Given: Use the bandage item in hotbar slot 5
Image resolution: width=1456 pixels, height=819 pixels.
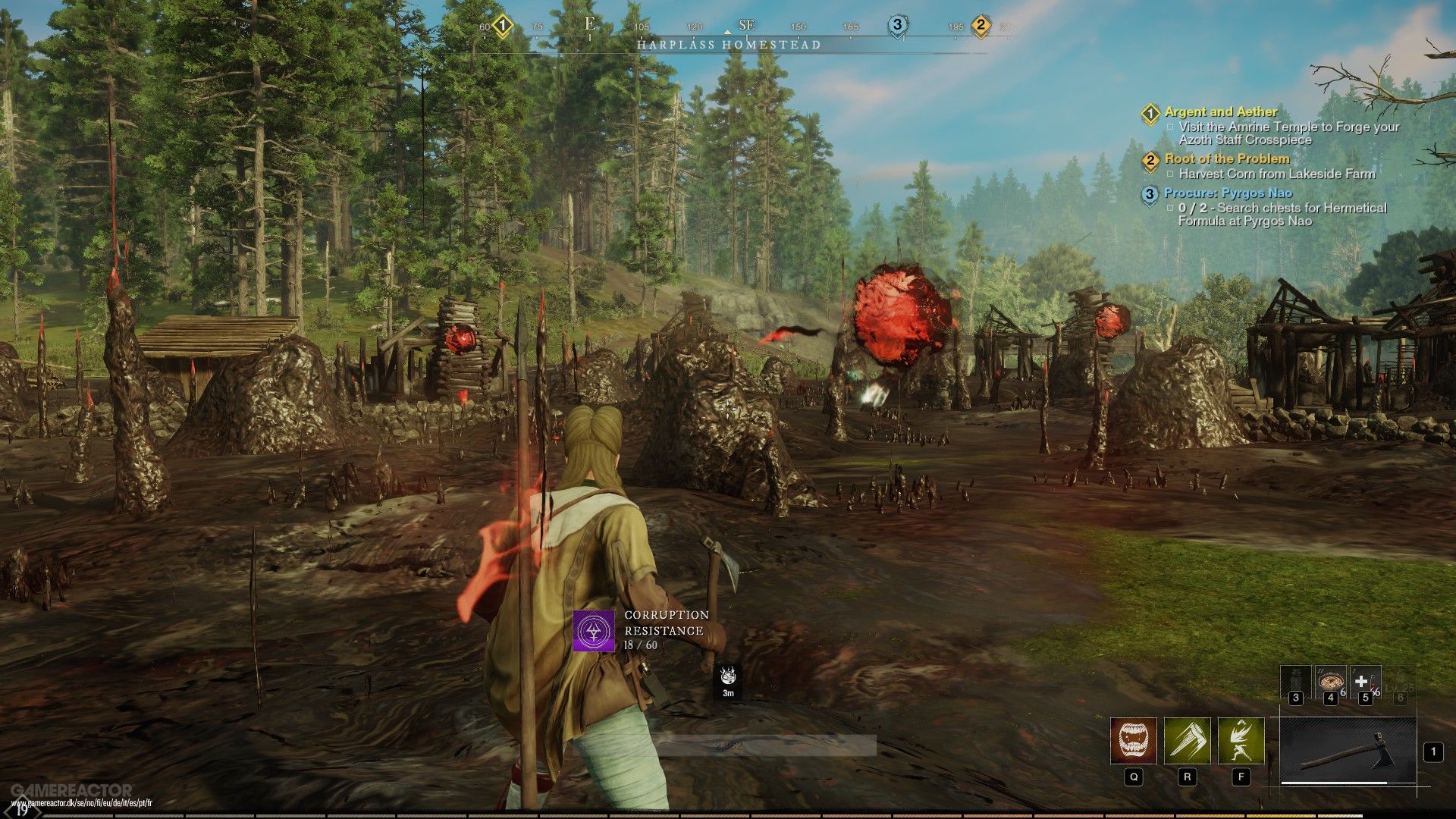Looking at the screenshot, I should pos(1364,680).
